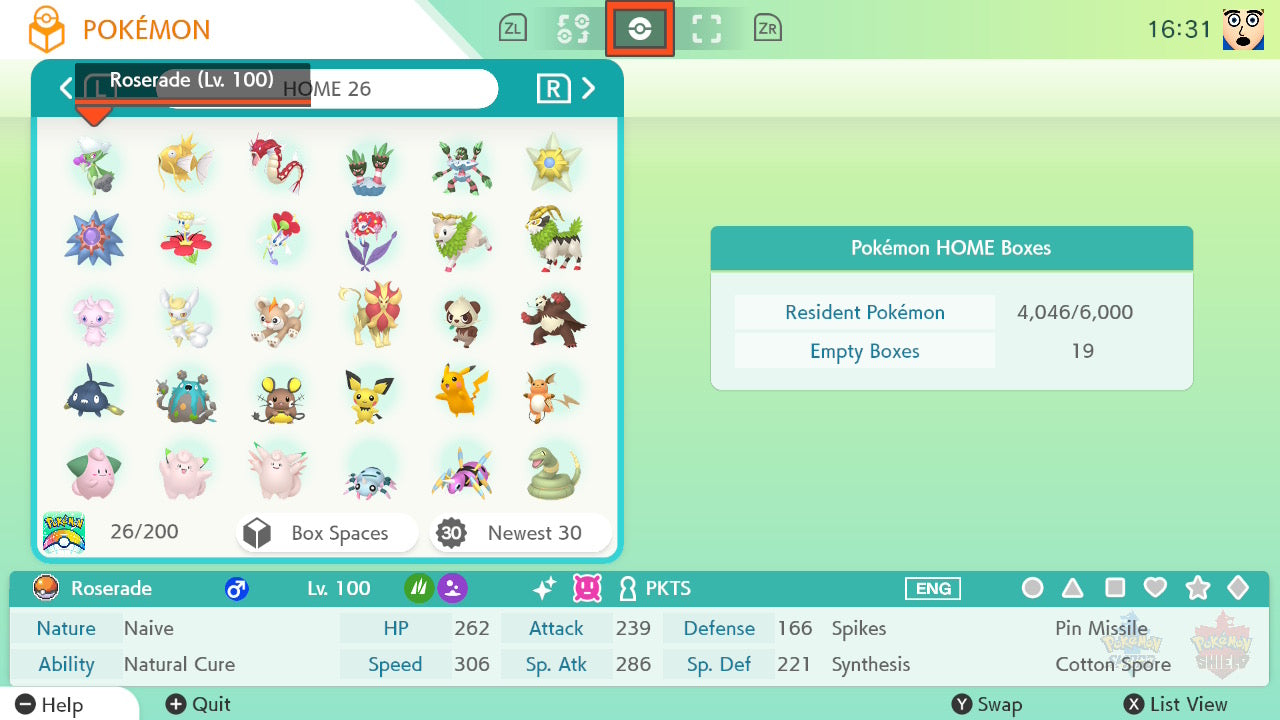Open Box Spaces
The width and height of the screenshot is (1280, 720).
coord(326,533)
